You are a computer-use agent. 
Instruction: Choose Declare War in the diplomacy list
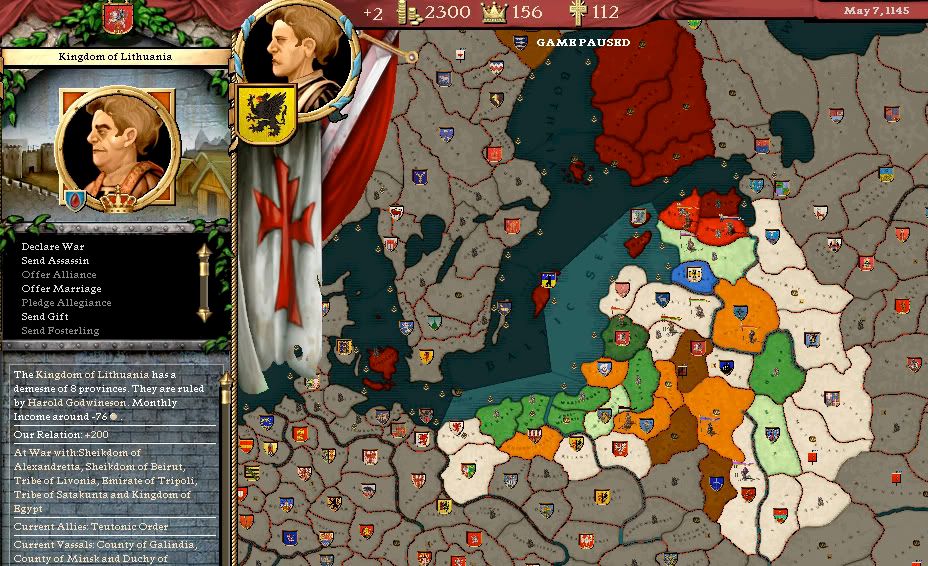click(x=50, y=246)
